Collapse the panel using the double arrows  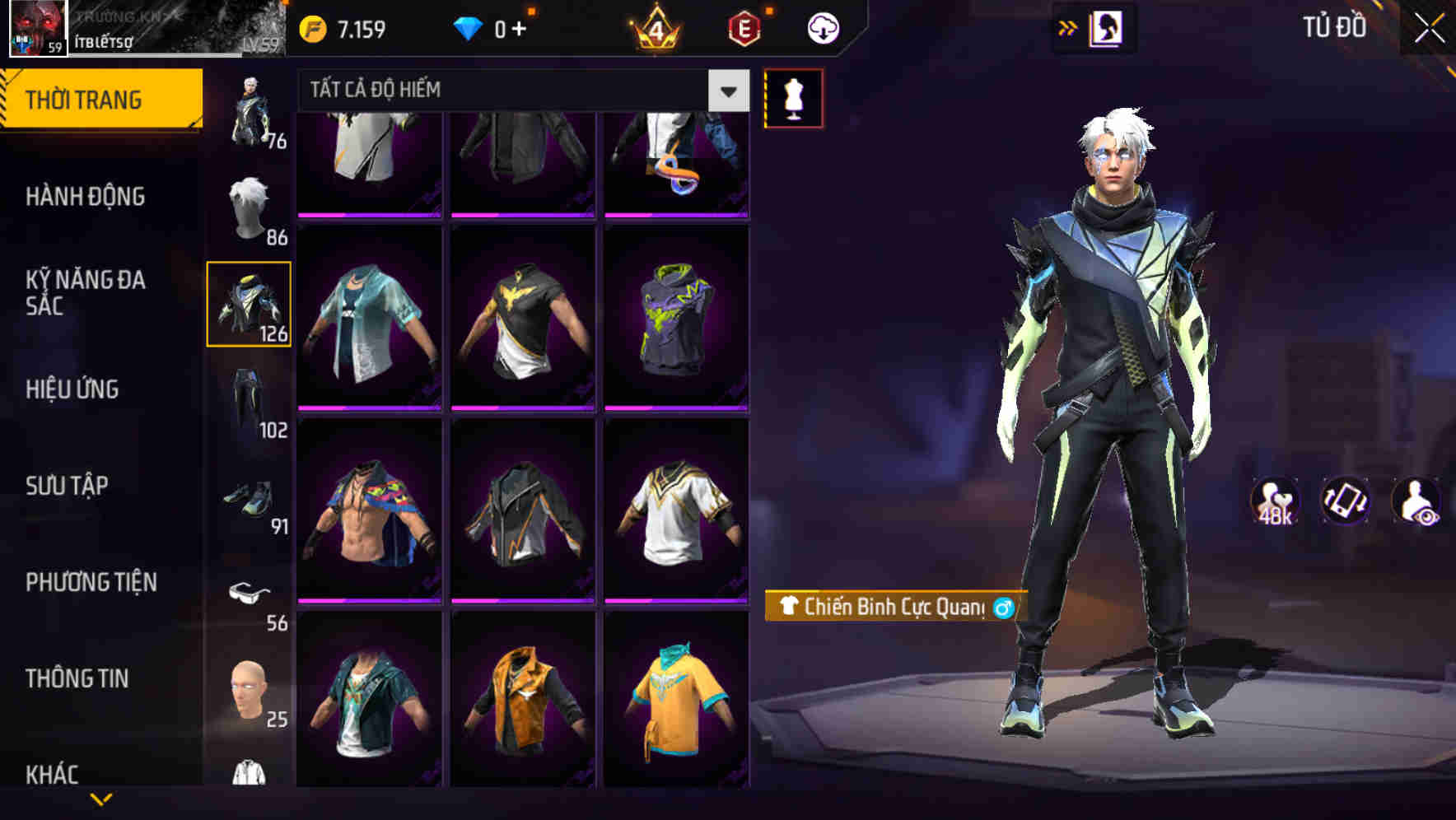tap(1068, 26)
